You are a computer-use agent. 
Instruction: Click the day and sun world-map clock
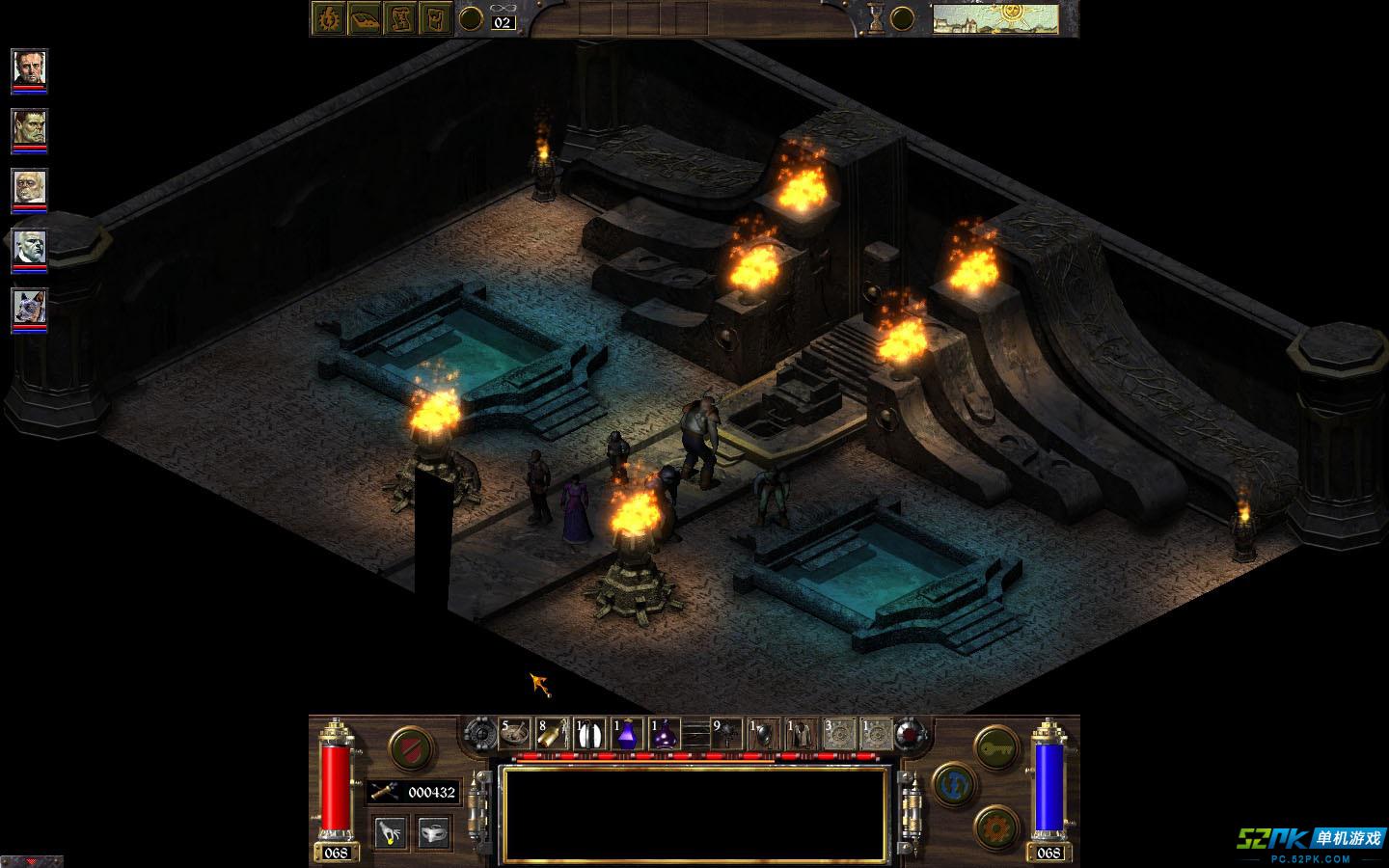(996, 18)
